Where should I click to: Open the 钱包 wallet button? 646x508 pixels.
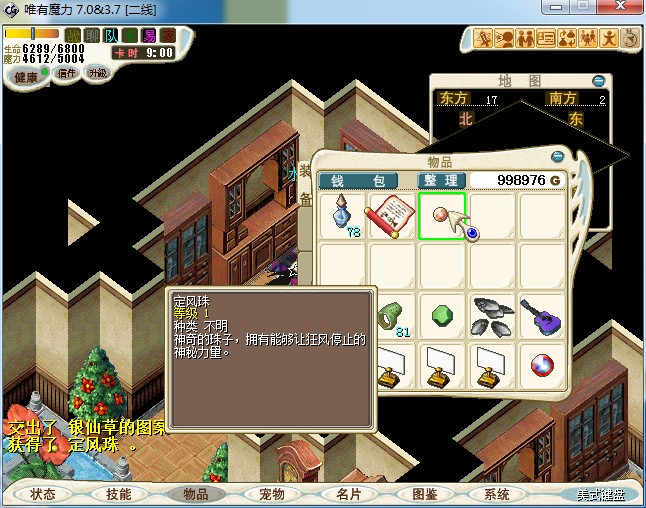point(358,180)
